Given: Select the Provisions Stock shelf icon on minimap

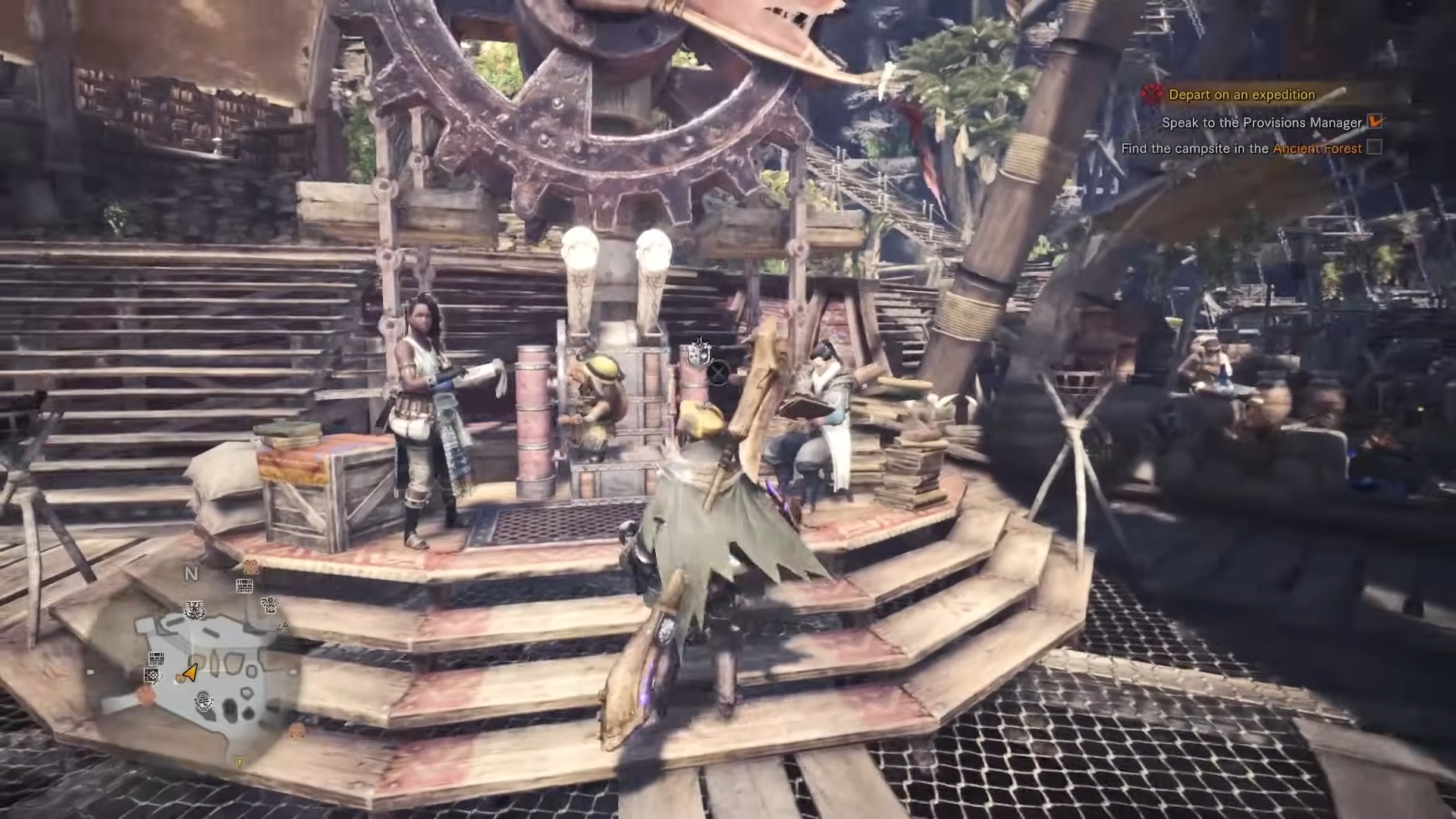Looking at the screenshot, I should click(x=243, y=586).
